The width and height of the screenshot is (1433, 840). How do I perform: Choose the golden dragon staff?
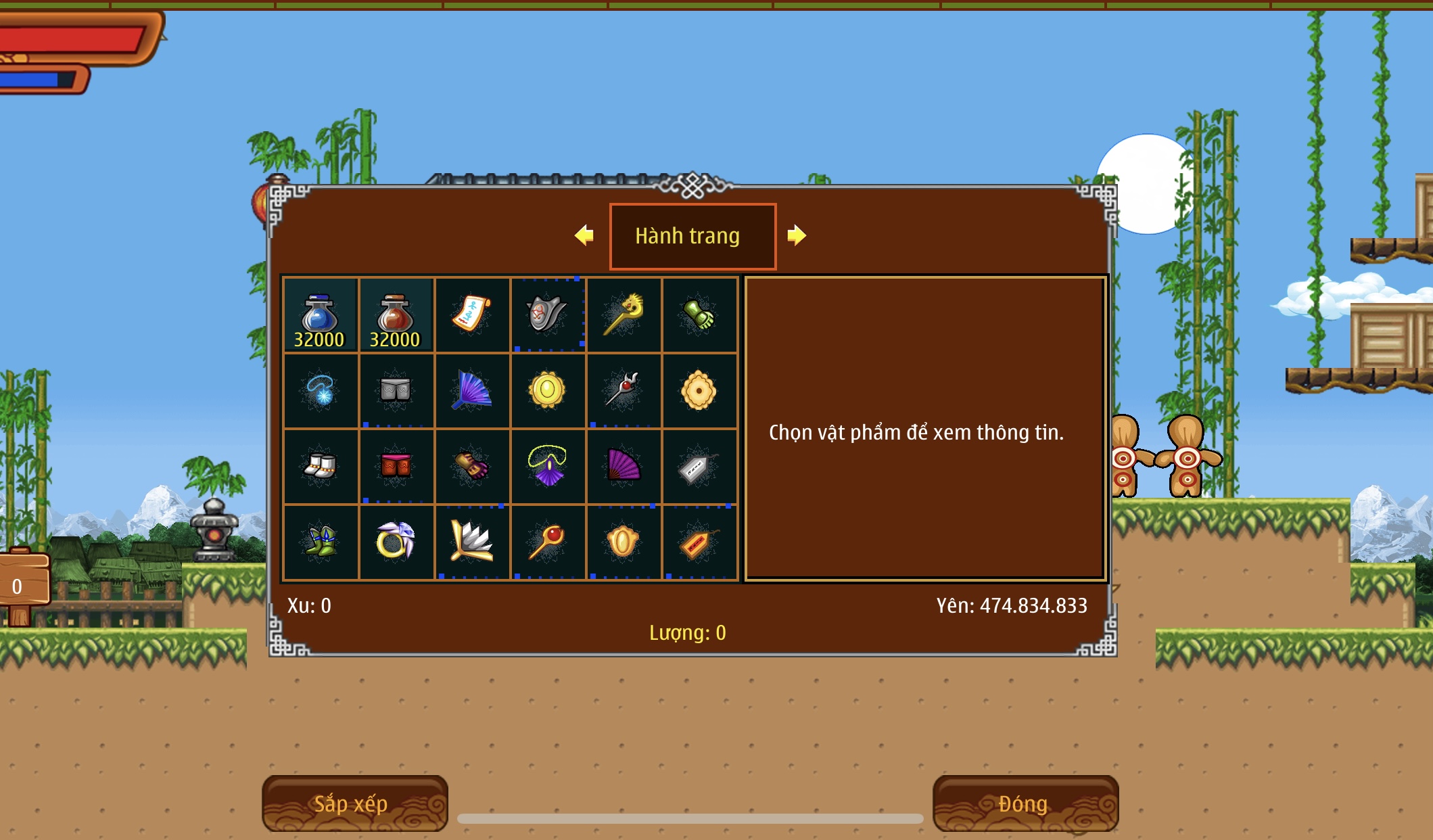[x=623, y=315]
